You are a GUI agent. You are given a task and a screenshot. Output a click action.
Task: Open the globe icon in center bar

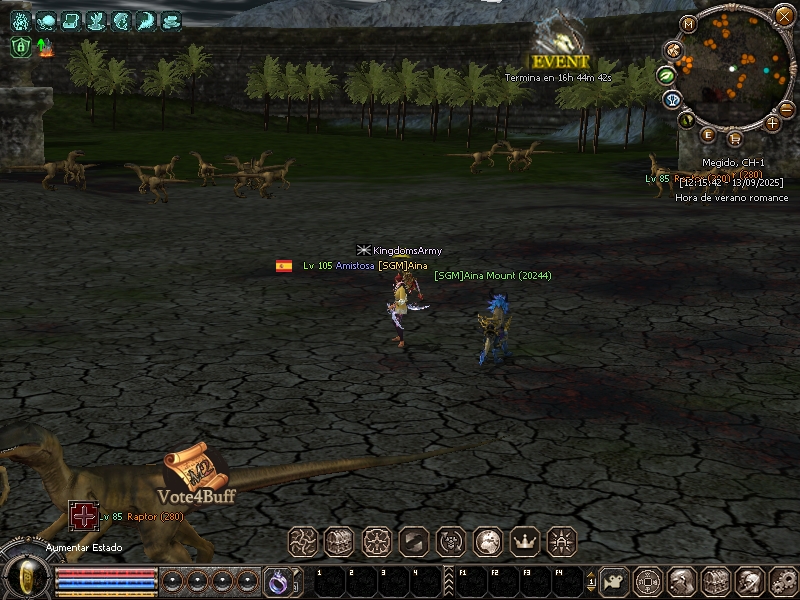point(487,542)
